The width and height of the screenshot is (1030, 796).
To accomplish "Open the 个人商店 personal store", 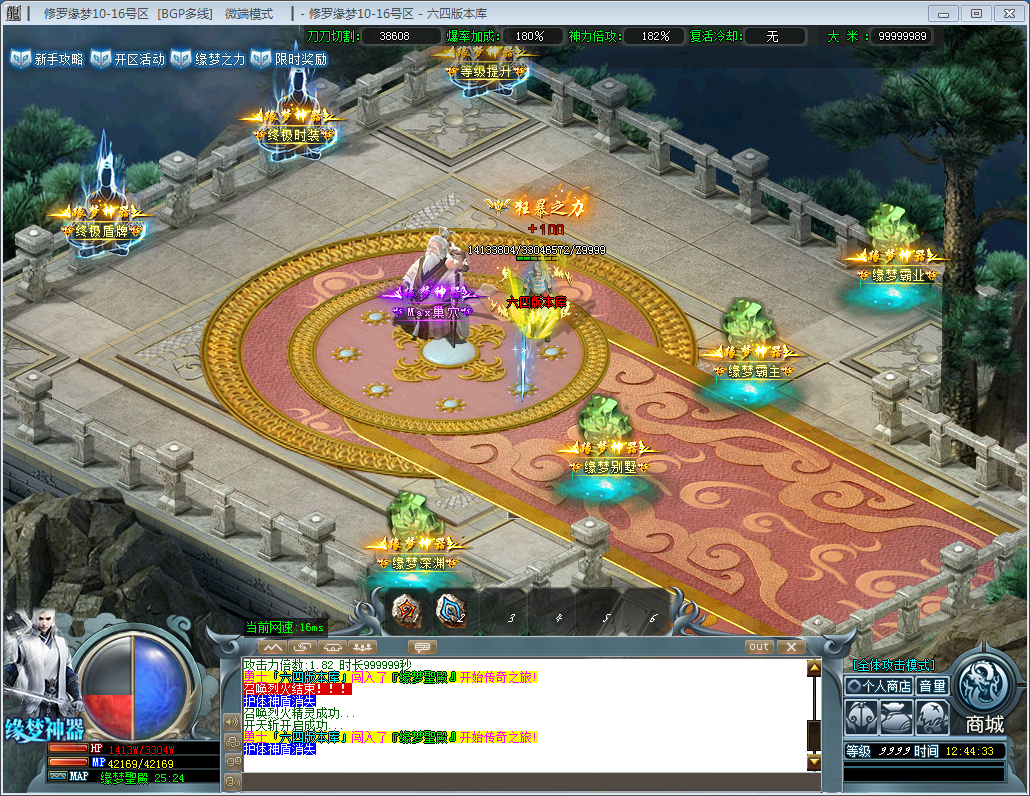I will (x=879, y=686).
